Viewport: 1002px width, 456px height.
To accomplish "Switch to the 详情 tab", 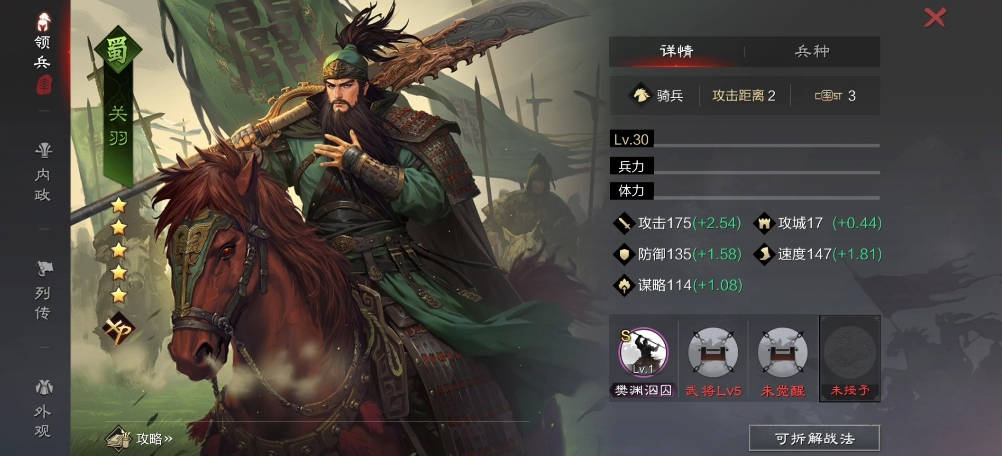I will [x=676, y=52].
